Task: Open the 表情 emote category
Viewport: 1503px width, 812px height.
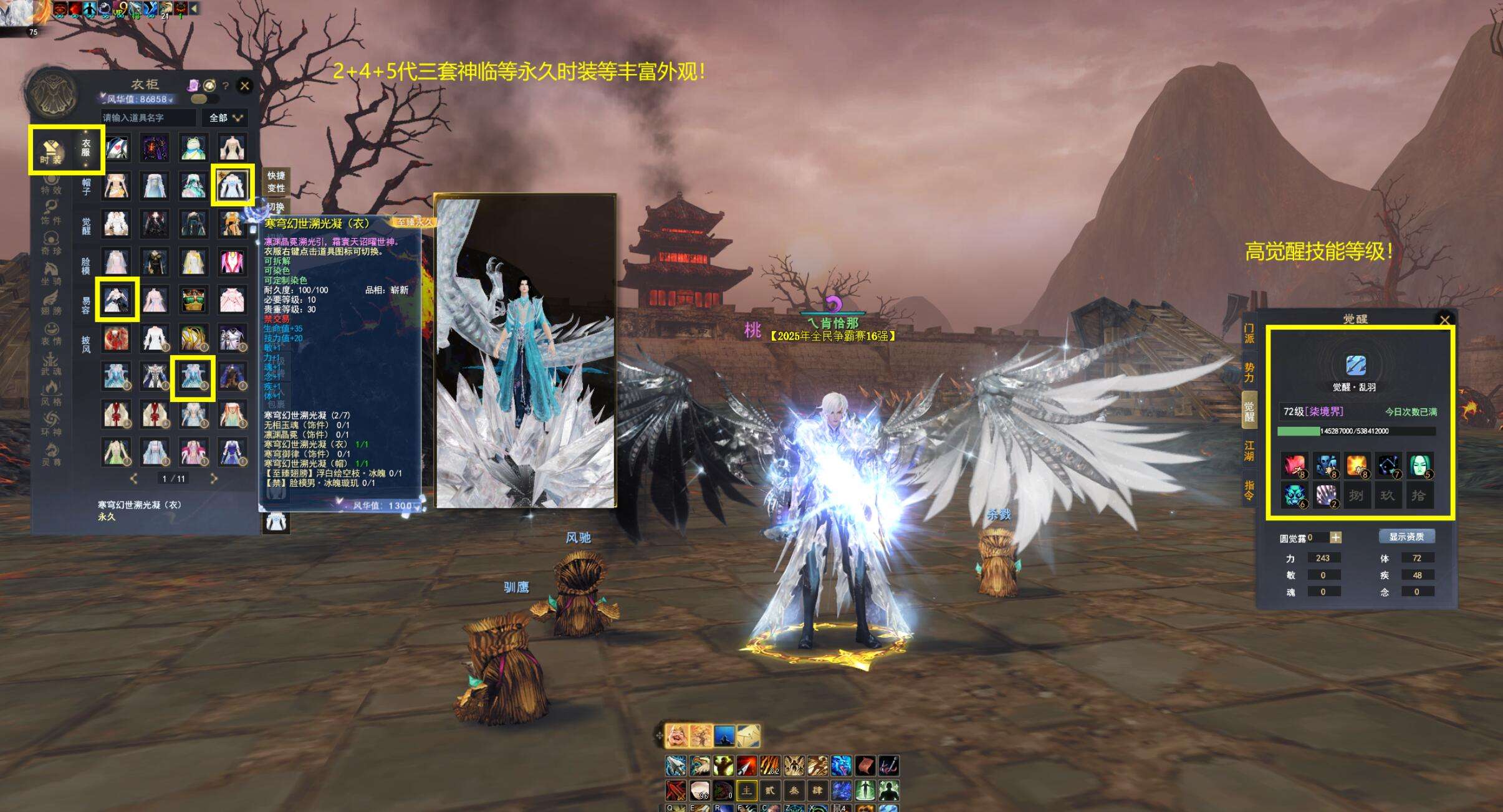Action: coord(51,335)
